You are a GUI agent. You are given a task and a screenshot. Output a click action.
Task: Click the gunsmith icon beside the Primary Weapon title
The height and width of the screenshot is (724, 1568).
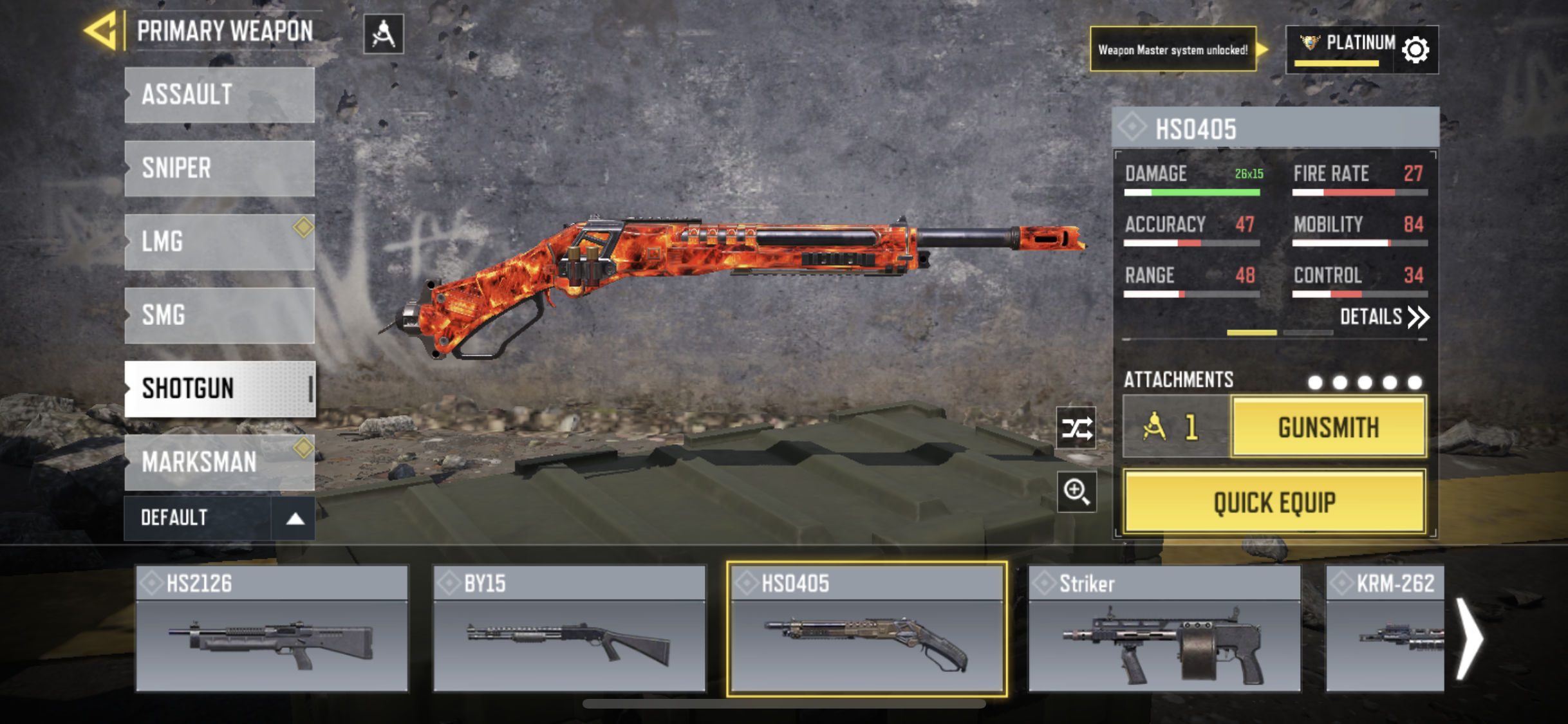[384, 33]
